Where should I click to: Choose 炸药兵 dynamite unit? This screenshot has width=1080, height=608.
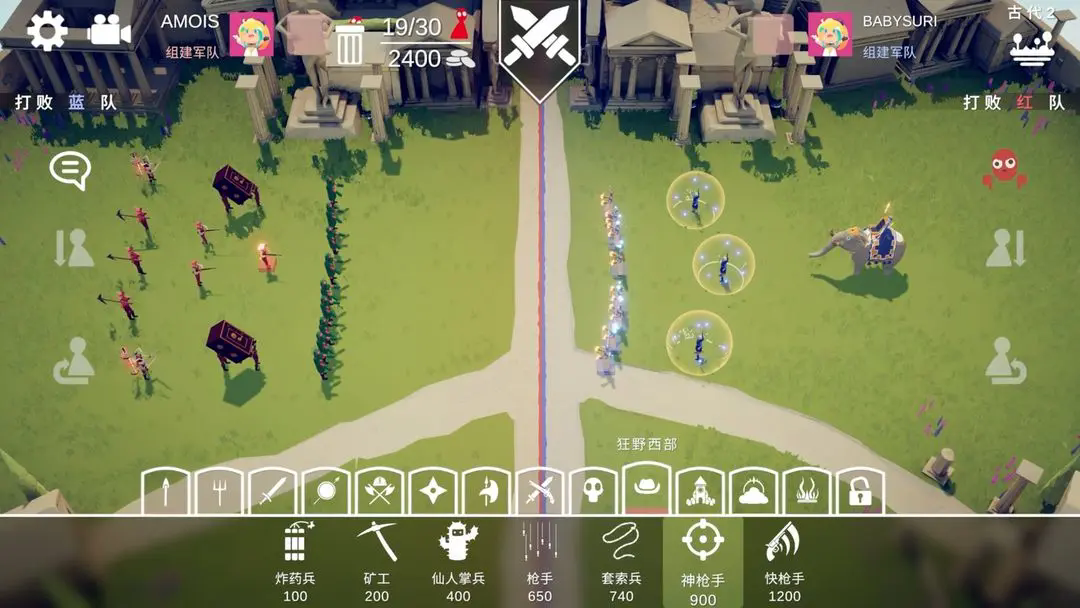295,561
